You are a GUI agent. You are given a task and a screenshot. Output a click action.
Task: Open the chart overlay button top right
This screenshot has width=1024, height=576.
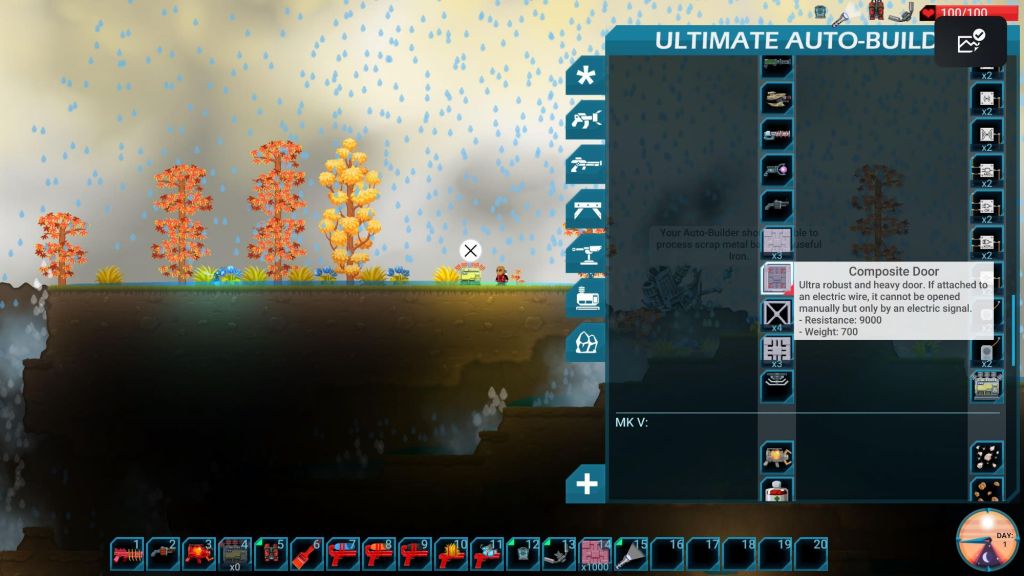[x=970, y=42]
